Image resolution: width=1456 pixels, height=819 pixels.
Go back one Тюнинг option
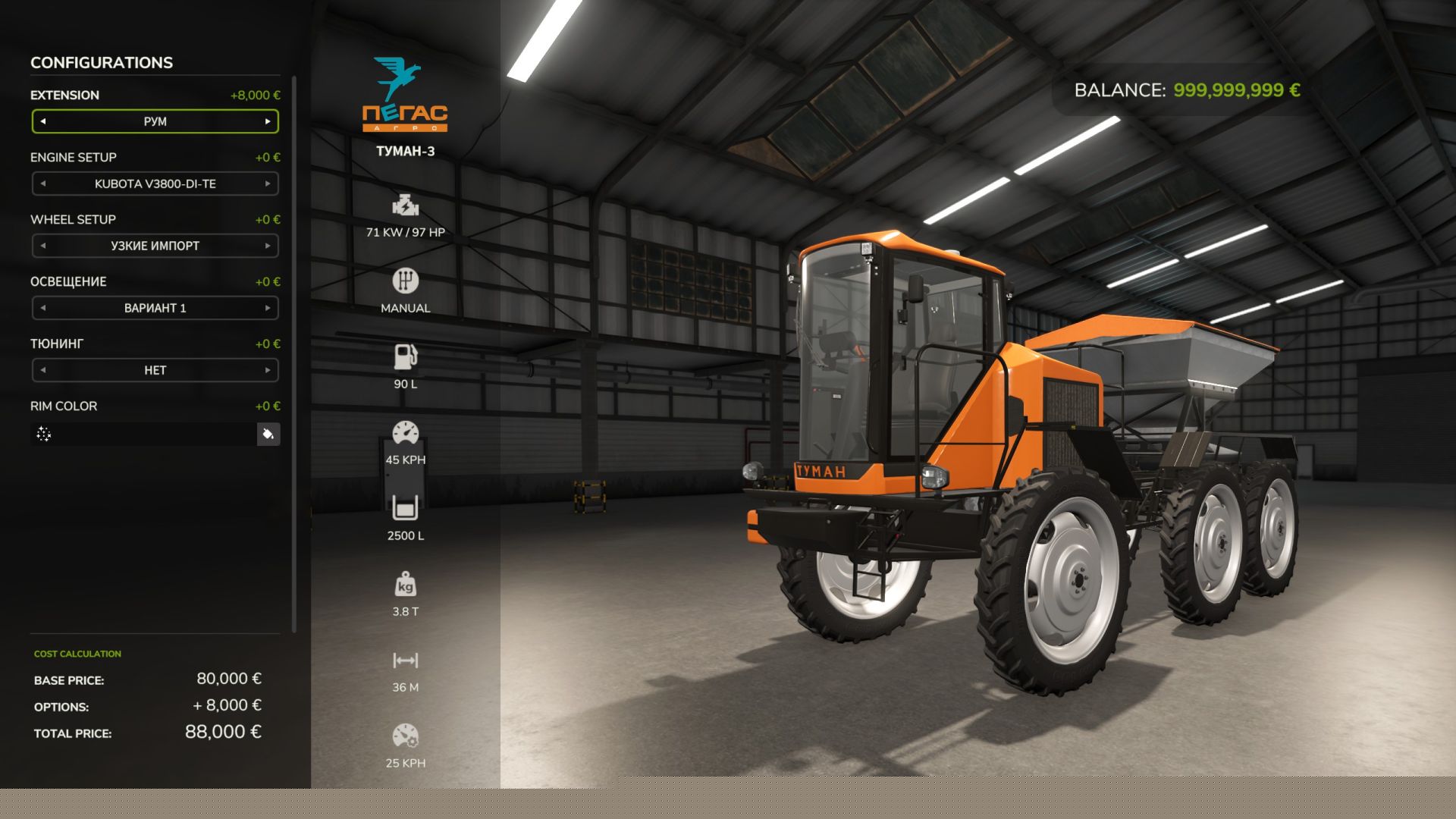[43, 370]
